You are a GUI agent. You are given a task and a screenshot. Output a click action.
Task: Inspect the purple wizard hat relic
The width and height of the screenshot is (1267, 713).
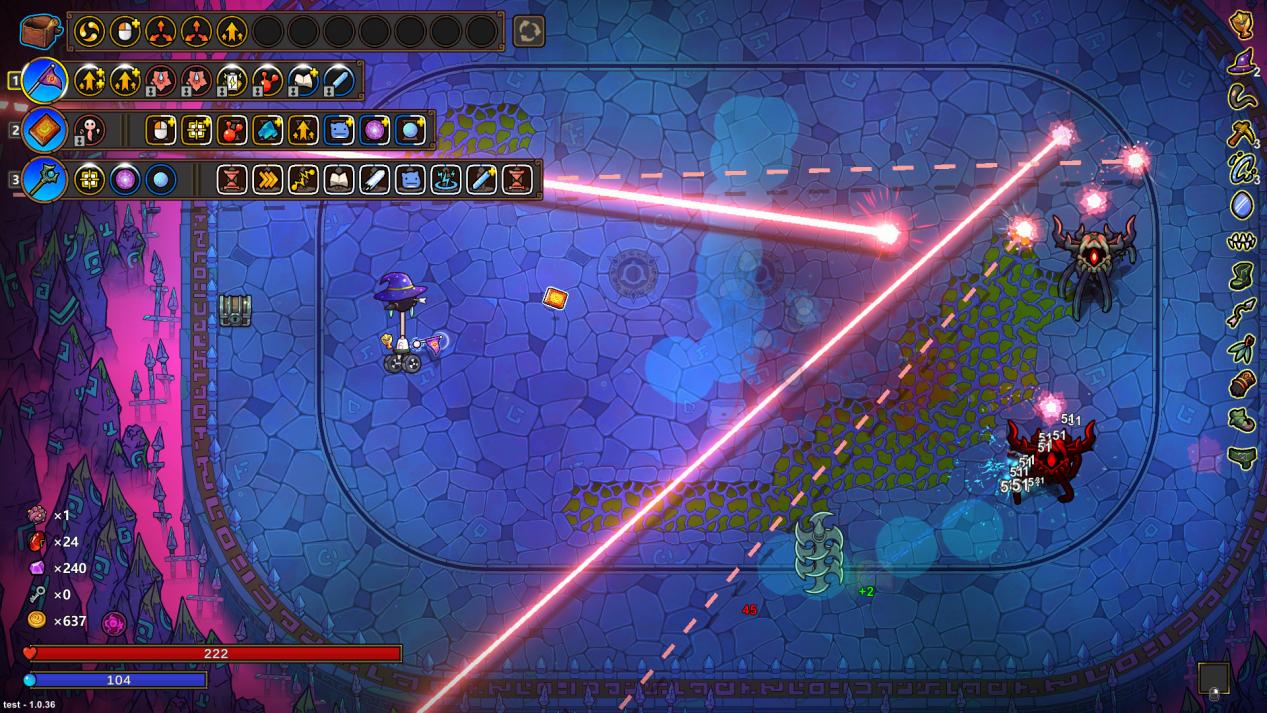[1241, 63]
